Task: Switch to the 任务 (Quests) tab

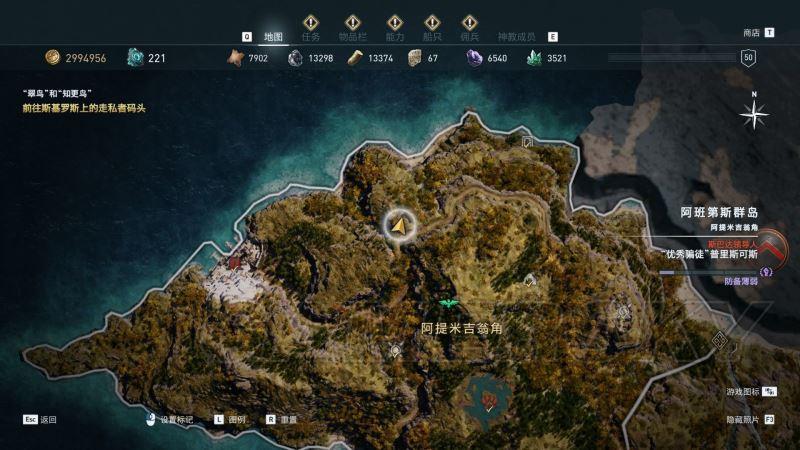Action: click(x=311, y=36)
